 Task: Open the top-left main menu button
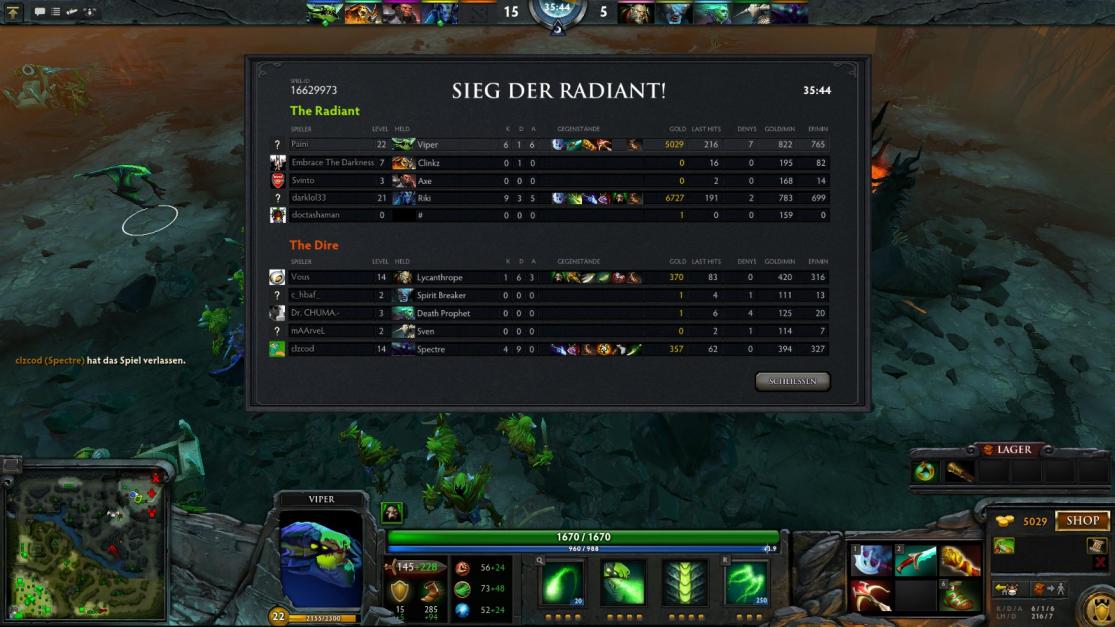tap(14, 12)
